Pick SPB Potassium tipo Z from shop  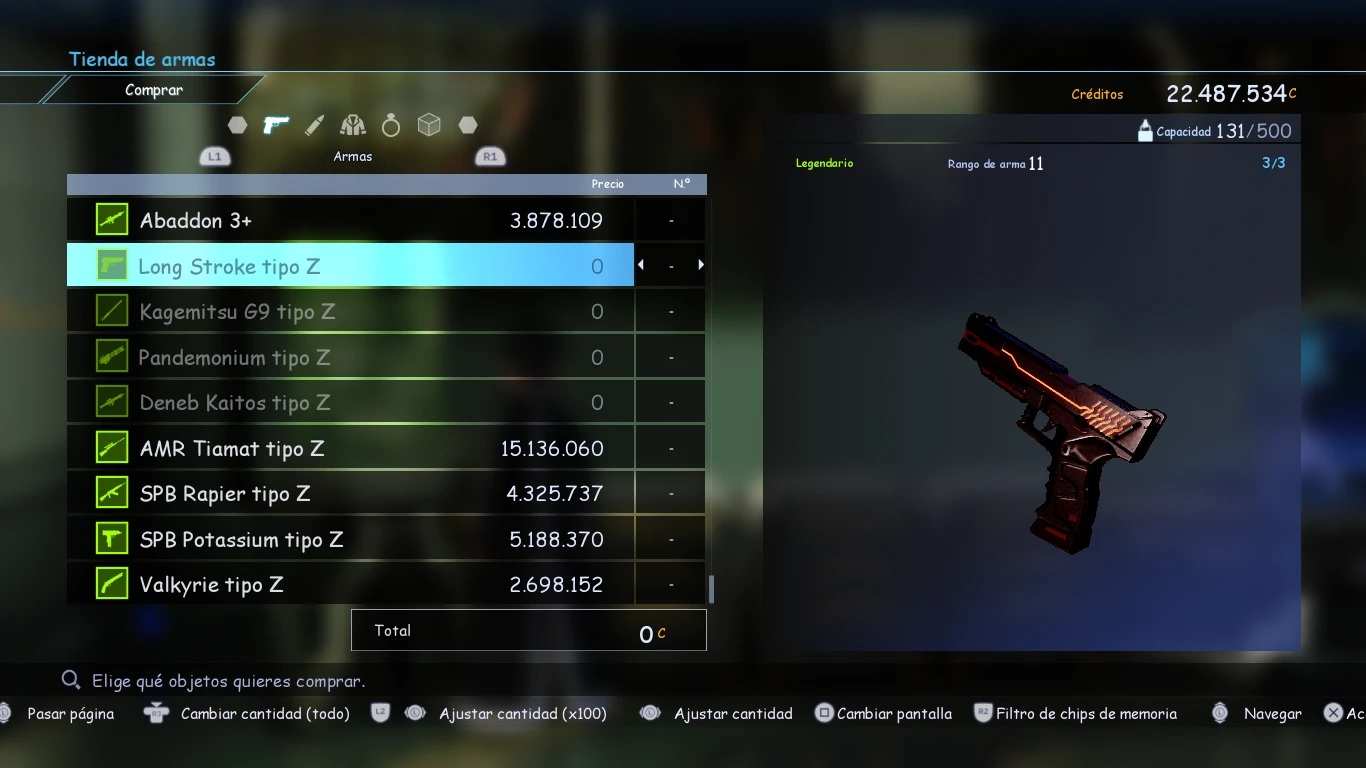tap(350, 540)
